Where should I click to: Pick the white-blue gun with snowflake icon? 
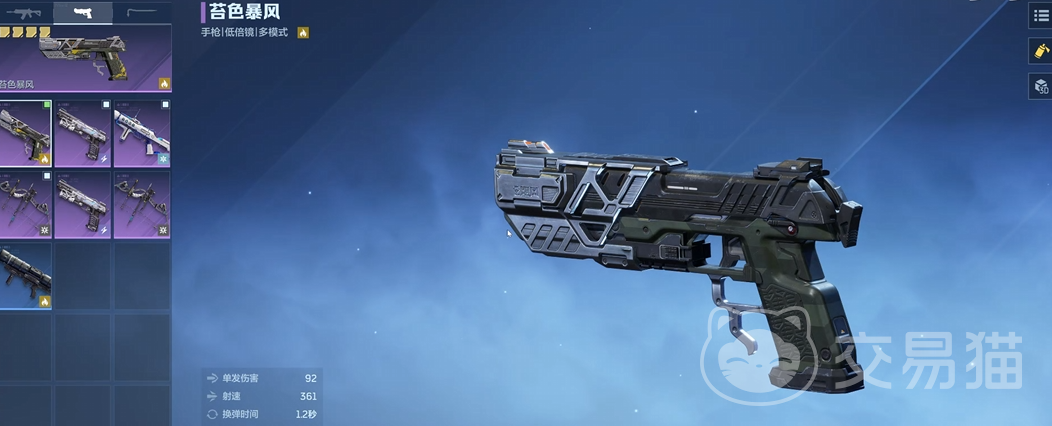[x=142, y=133]
